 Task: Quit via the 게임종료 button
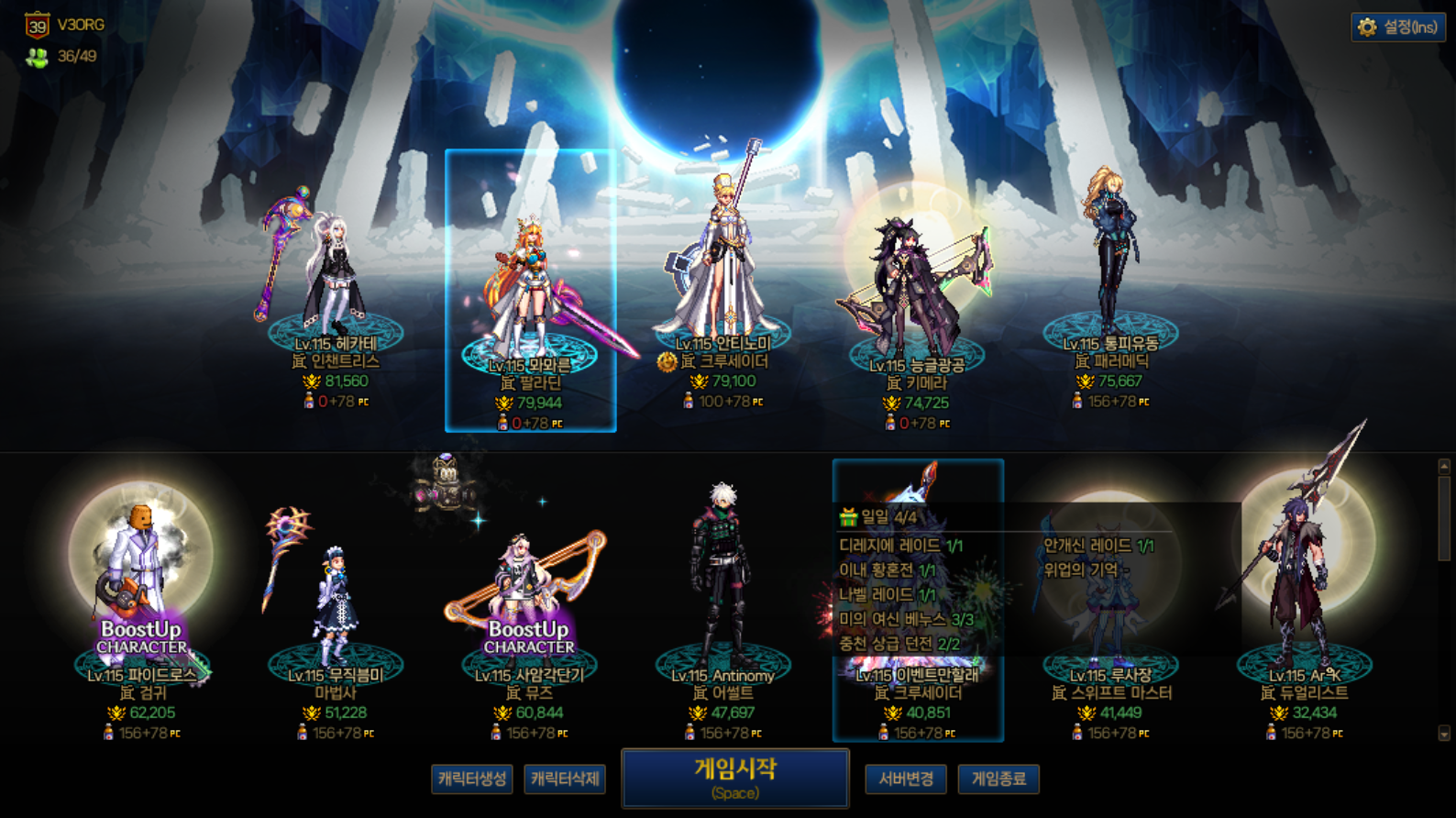998,779
